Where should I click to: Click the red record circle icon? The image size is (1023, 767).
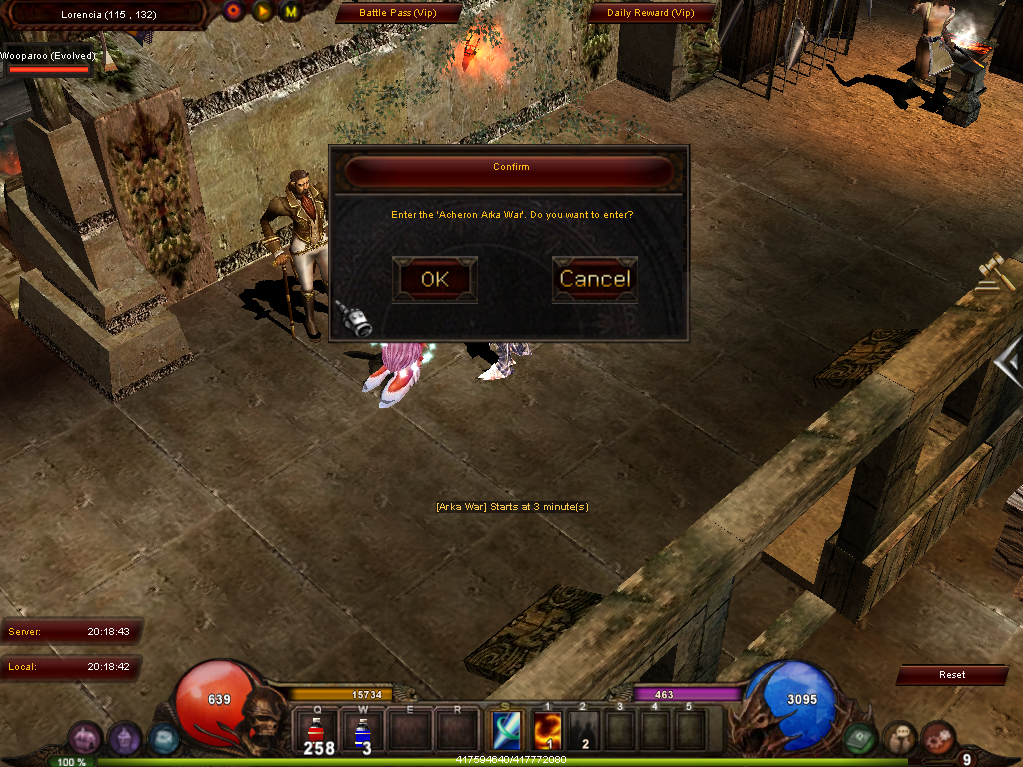point(234,12)
